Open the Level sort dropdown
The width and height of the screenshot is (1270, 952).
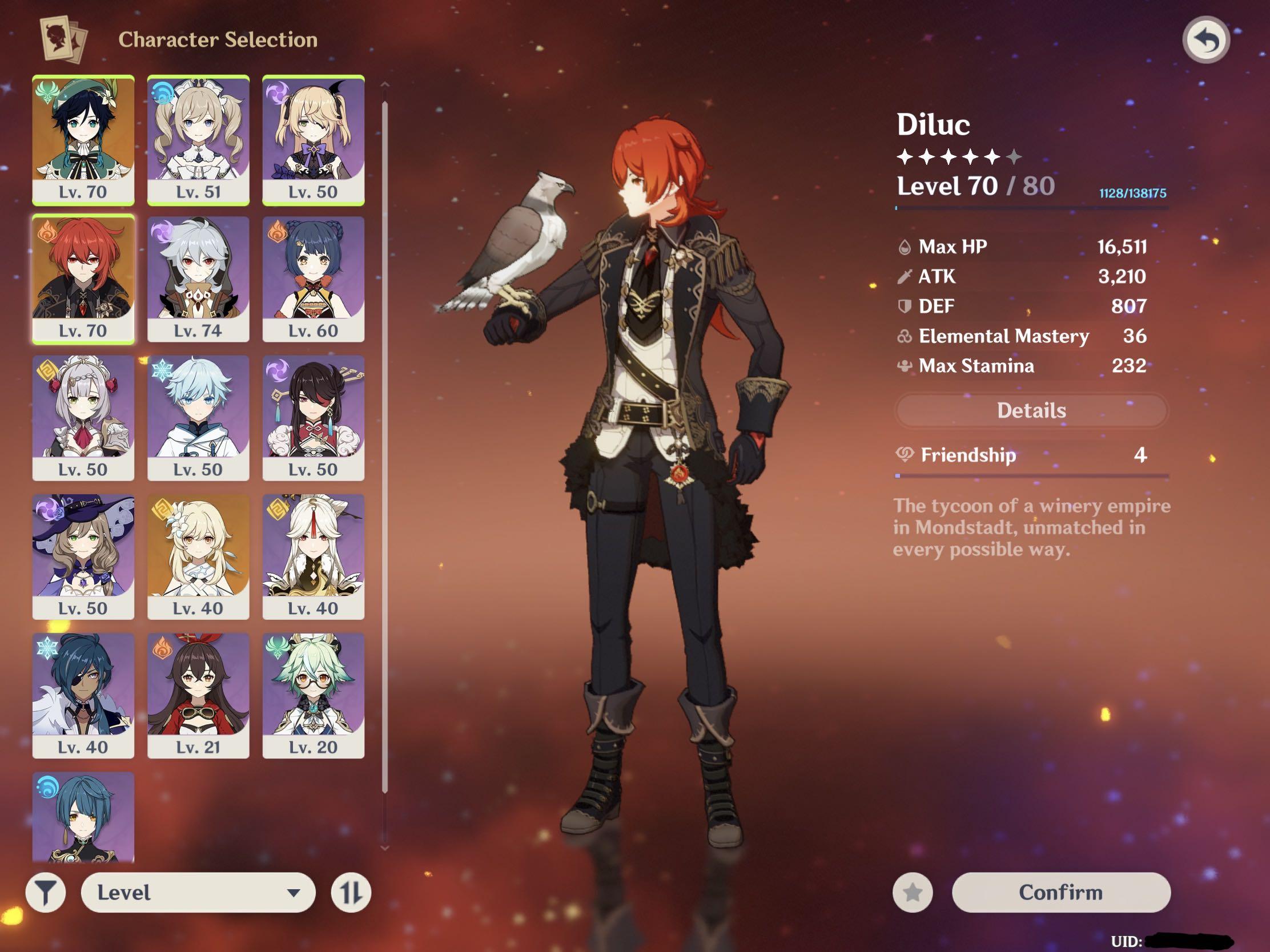point(198,892)
